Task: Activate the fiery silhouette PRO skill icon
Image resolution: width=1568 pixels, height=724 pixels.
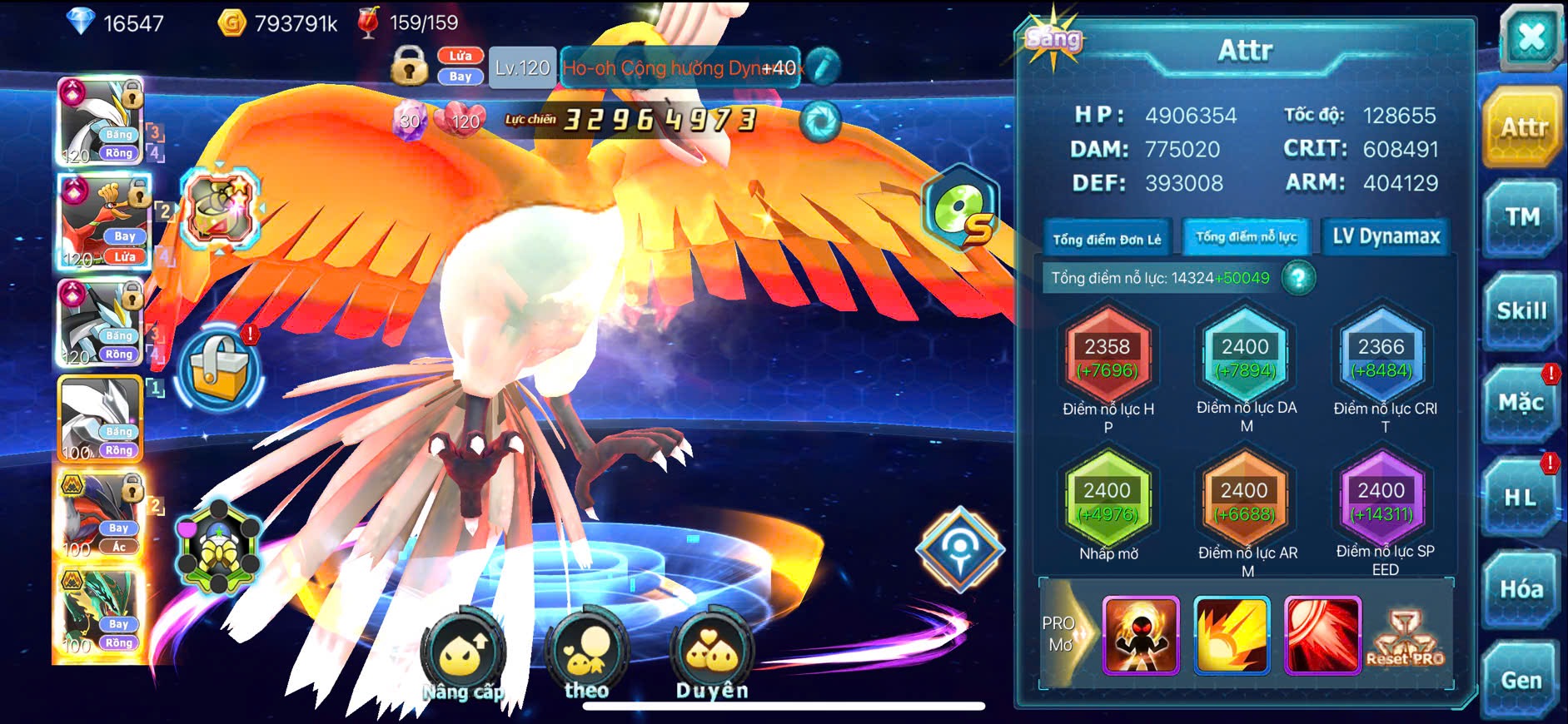Action: click(1141, 635)
